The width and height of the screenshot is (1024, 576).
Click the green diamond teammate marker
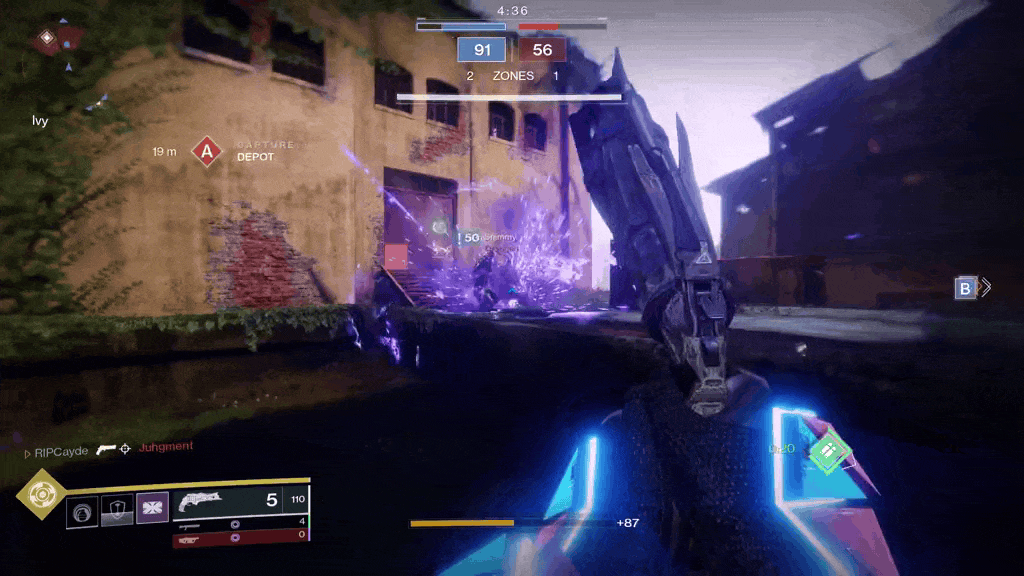coord(828,451)
